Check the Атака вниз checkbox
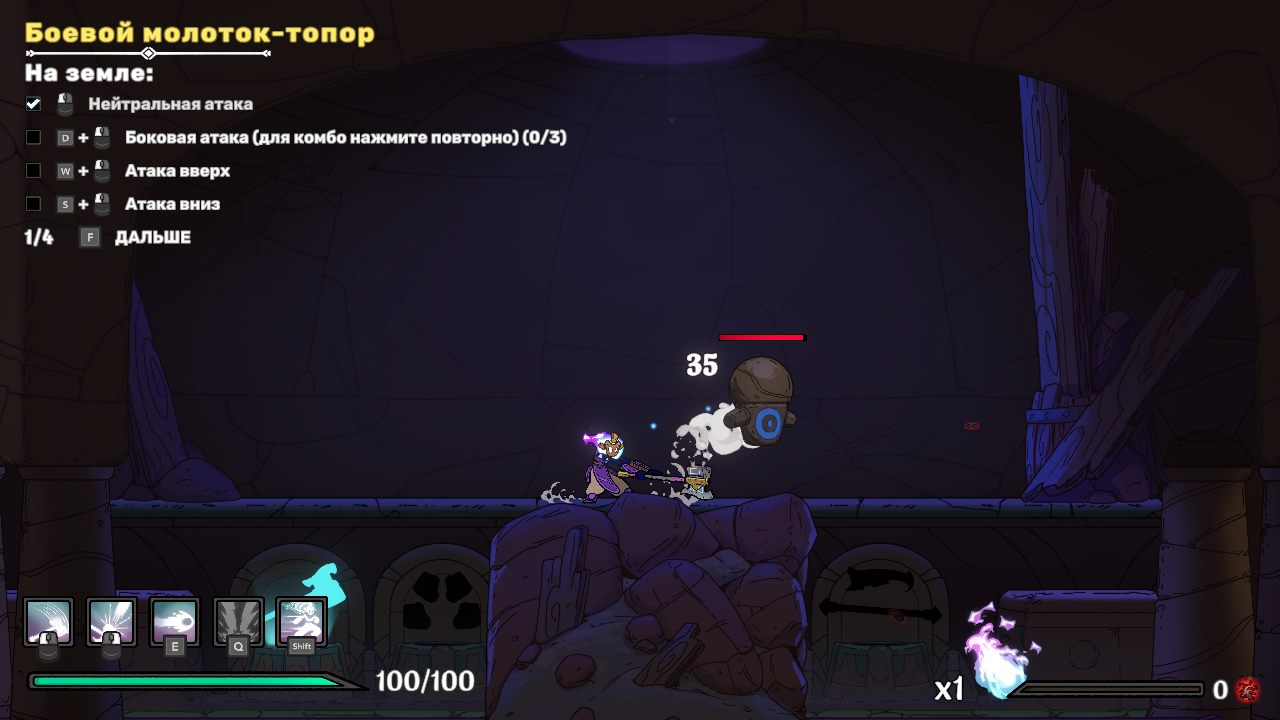1280x720 pixels. point(33,204)
